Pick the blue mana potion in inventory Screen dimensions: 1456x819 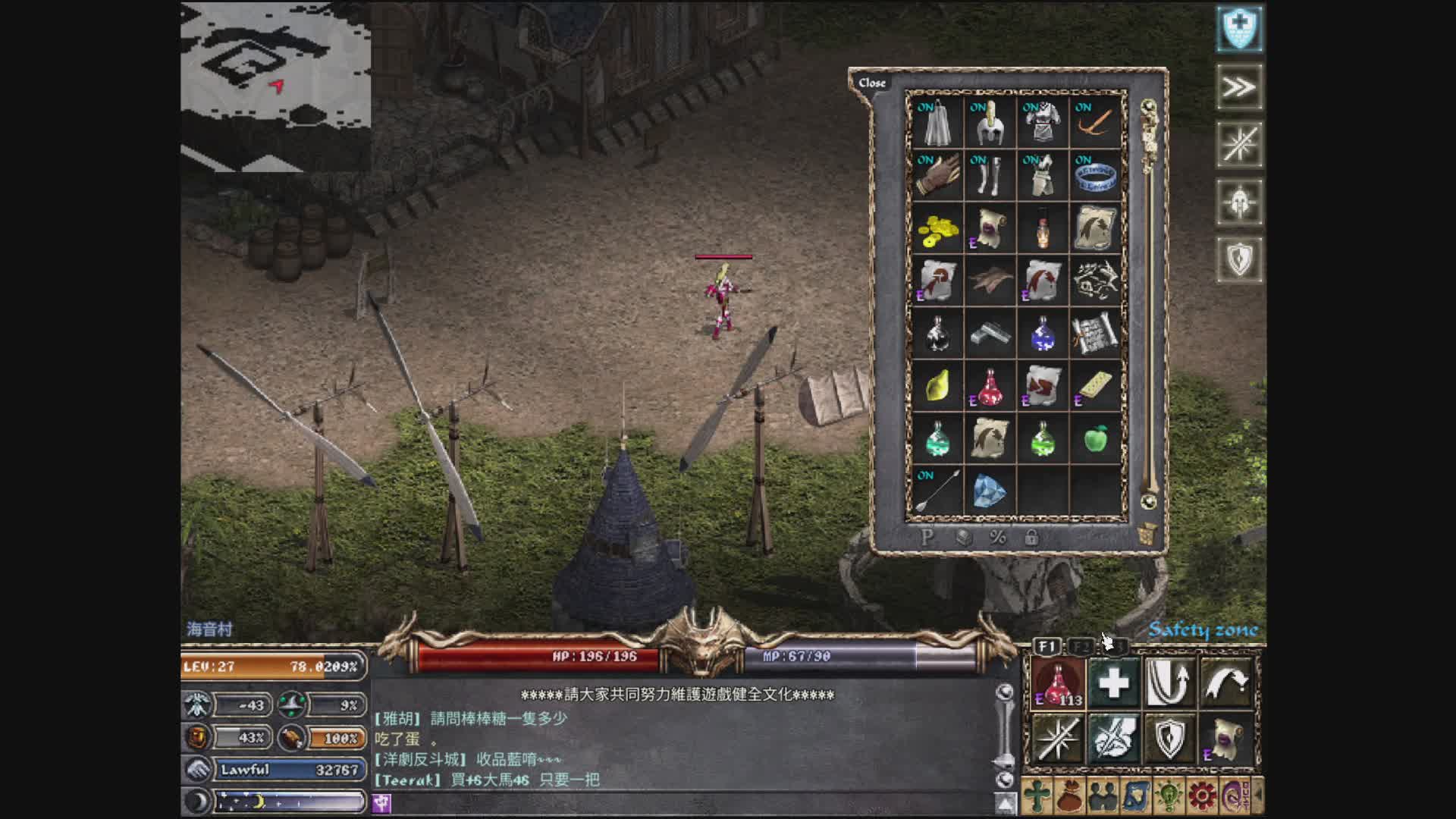1043,334
